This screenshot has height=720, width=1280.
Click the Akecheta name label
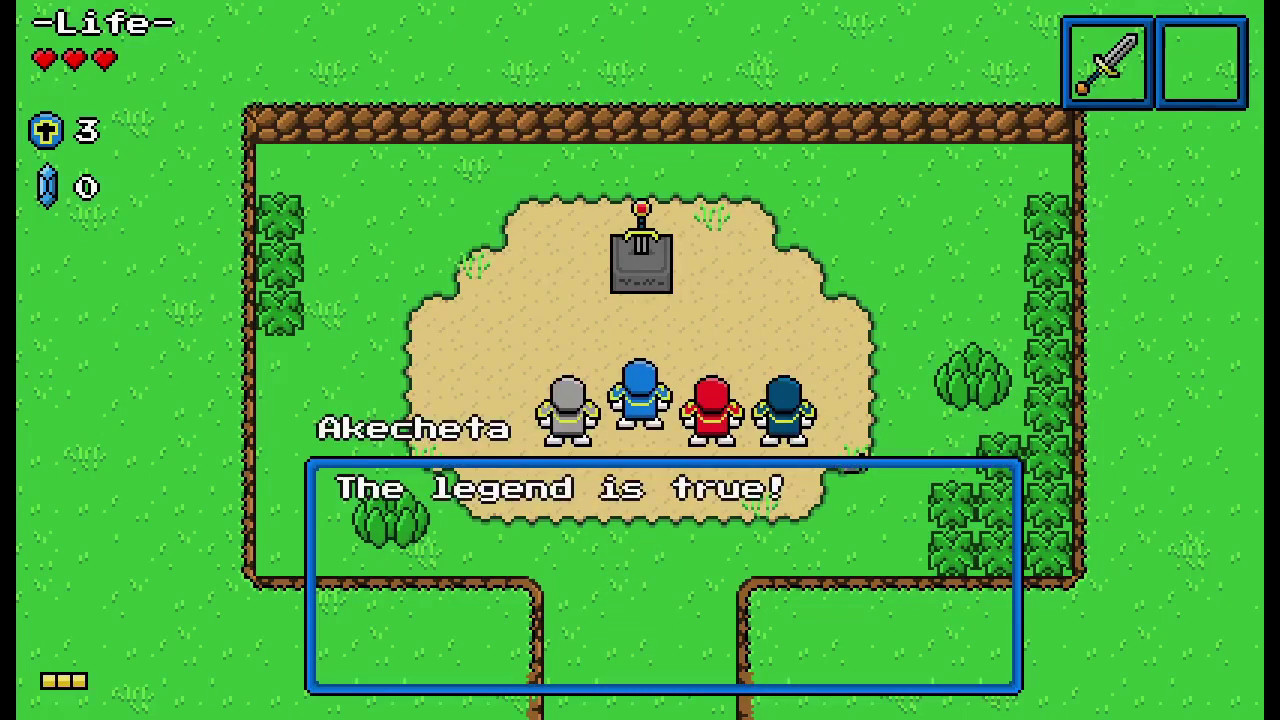(x=415, y=428)
